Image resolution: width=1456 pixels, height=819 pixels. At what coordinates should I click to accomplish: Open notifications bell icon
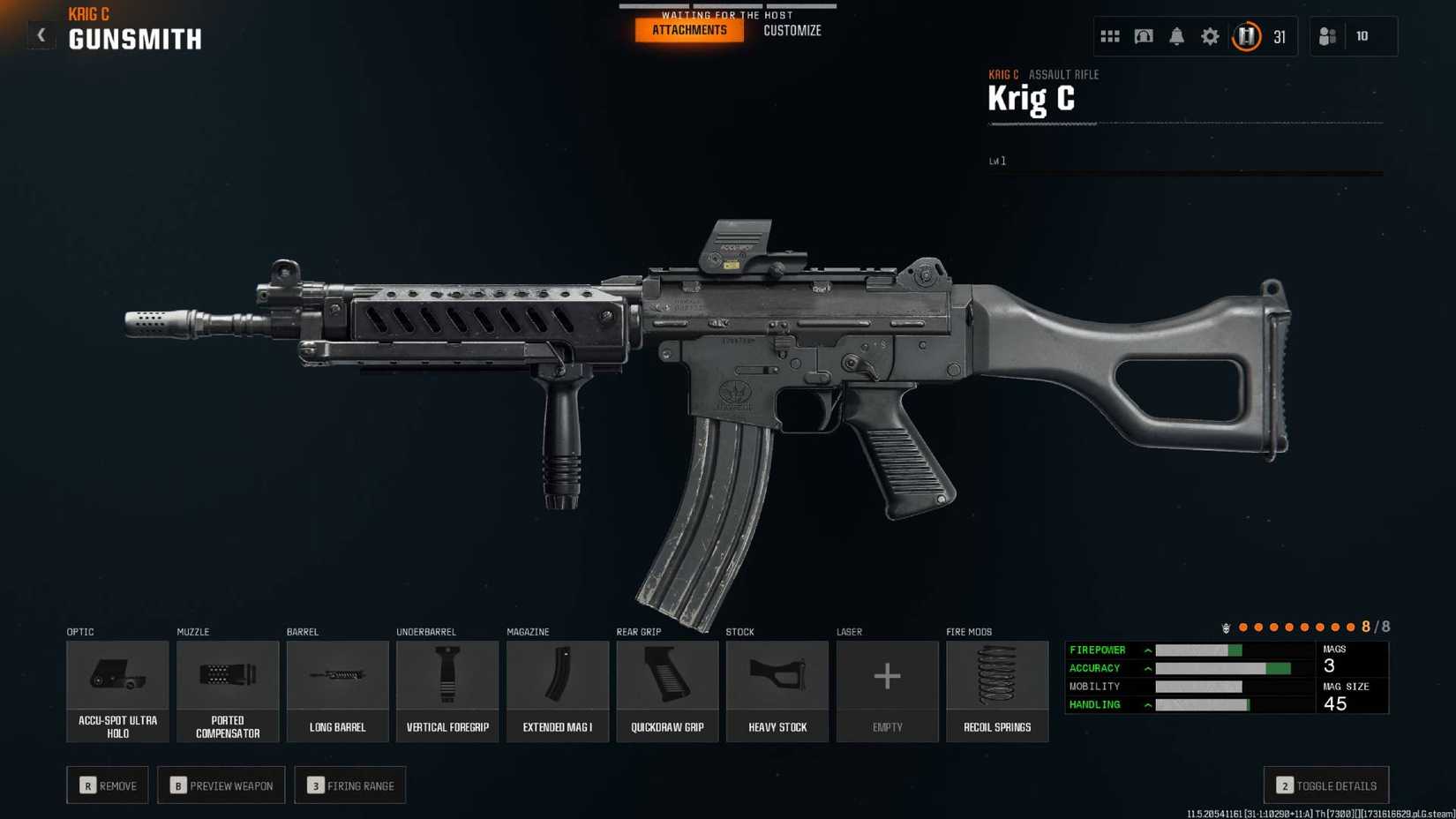[x=1176, y=36]
